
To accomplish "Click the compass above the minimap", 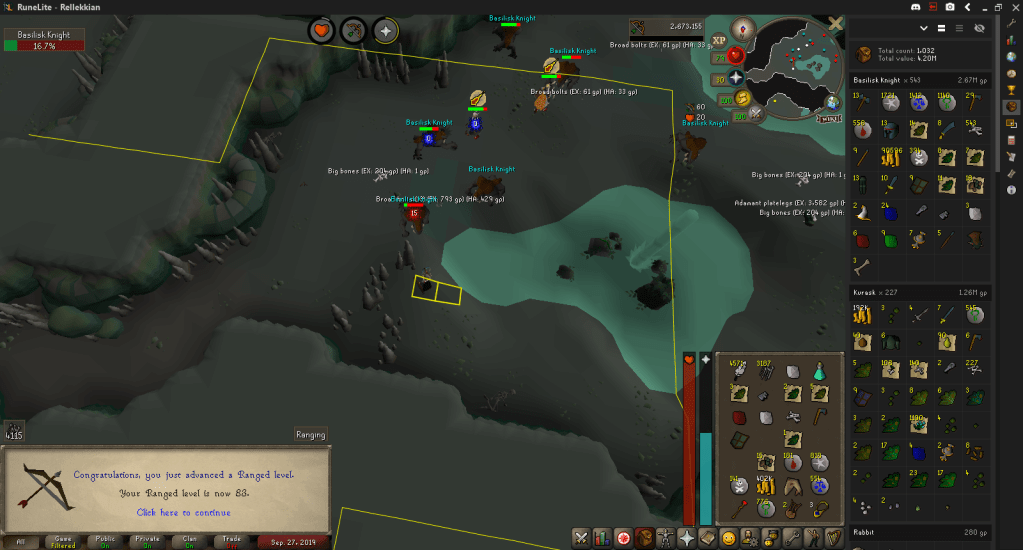I will pyautogui.click(x=741, y=28).
